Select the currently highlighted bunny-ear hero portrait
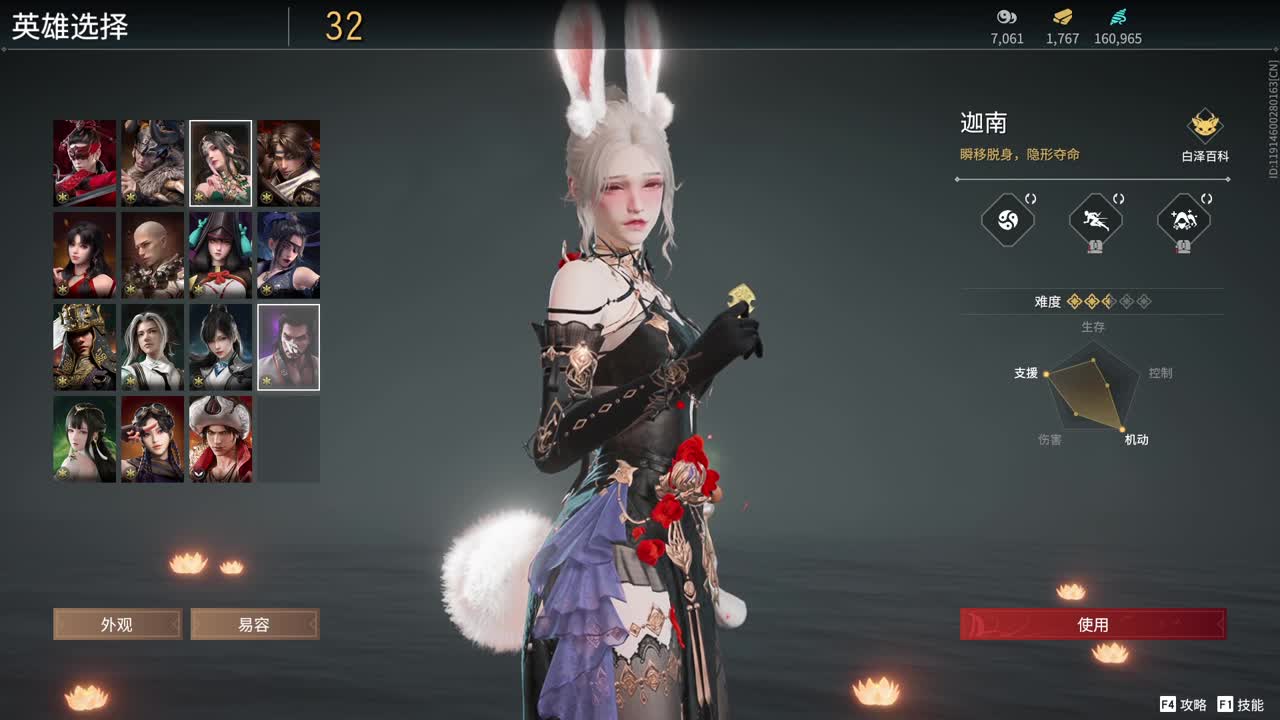The image size is (1280, 720). 220,161
